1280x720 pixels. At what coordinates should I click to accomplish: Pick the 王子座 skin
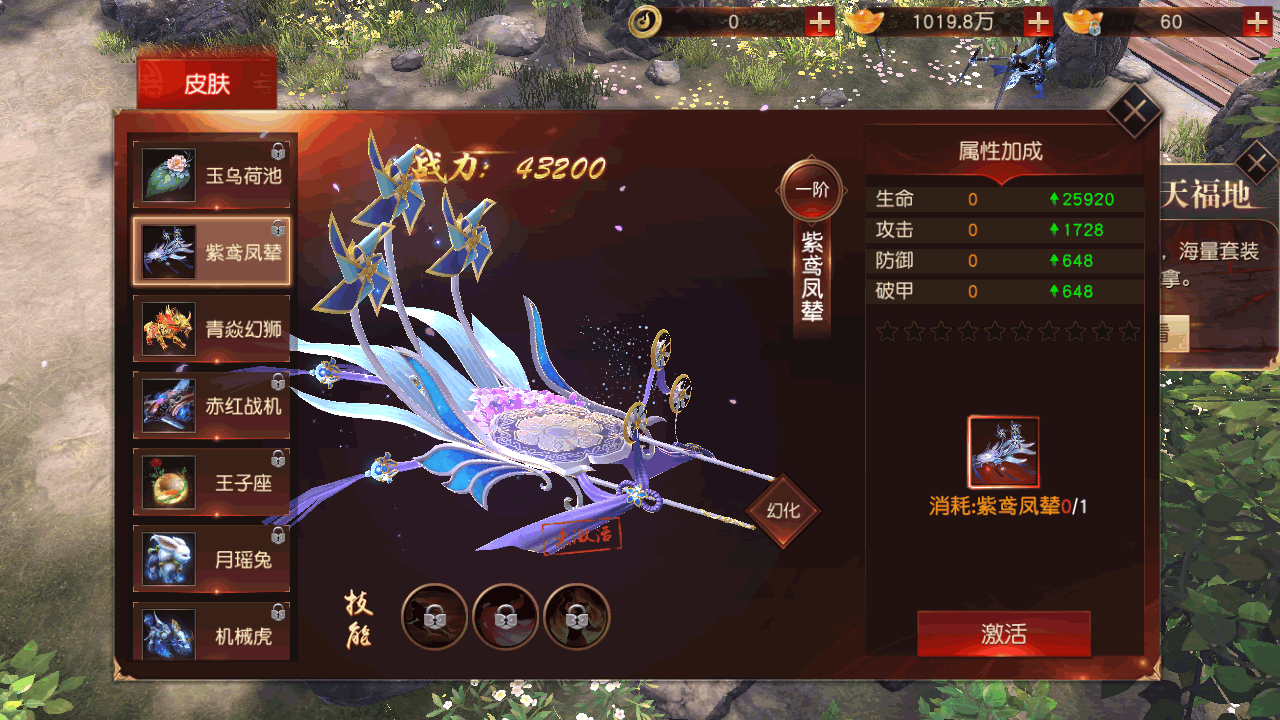coord(212,483)
